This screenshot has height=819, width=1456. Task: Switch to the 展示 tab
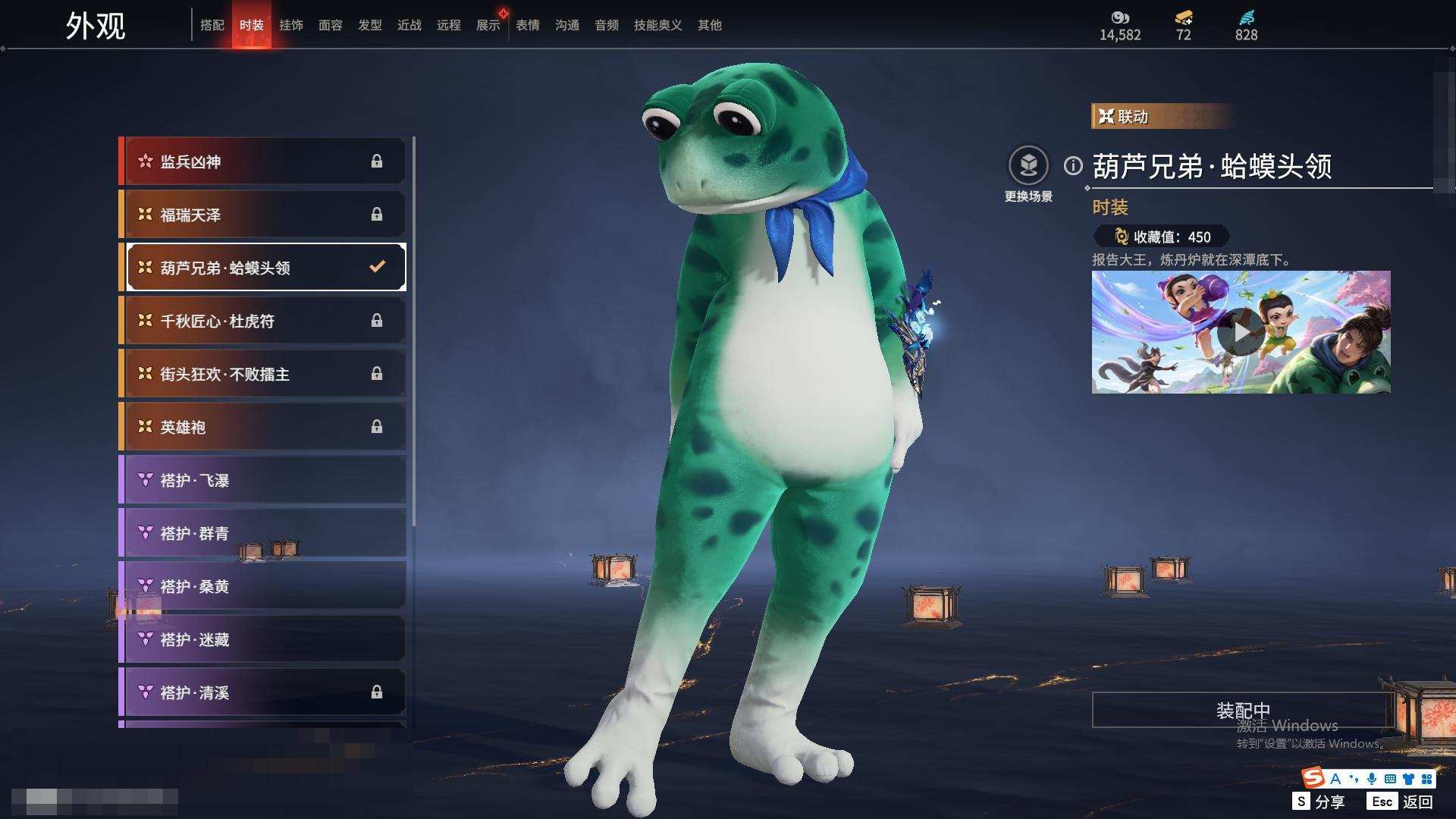tap(488, 25)
